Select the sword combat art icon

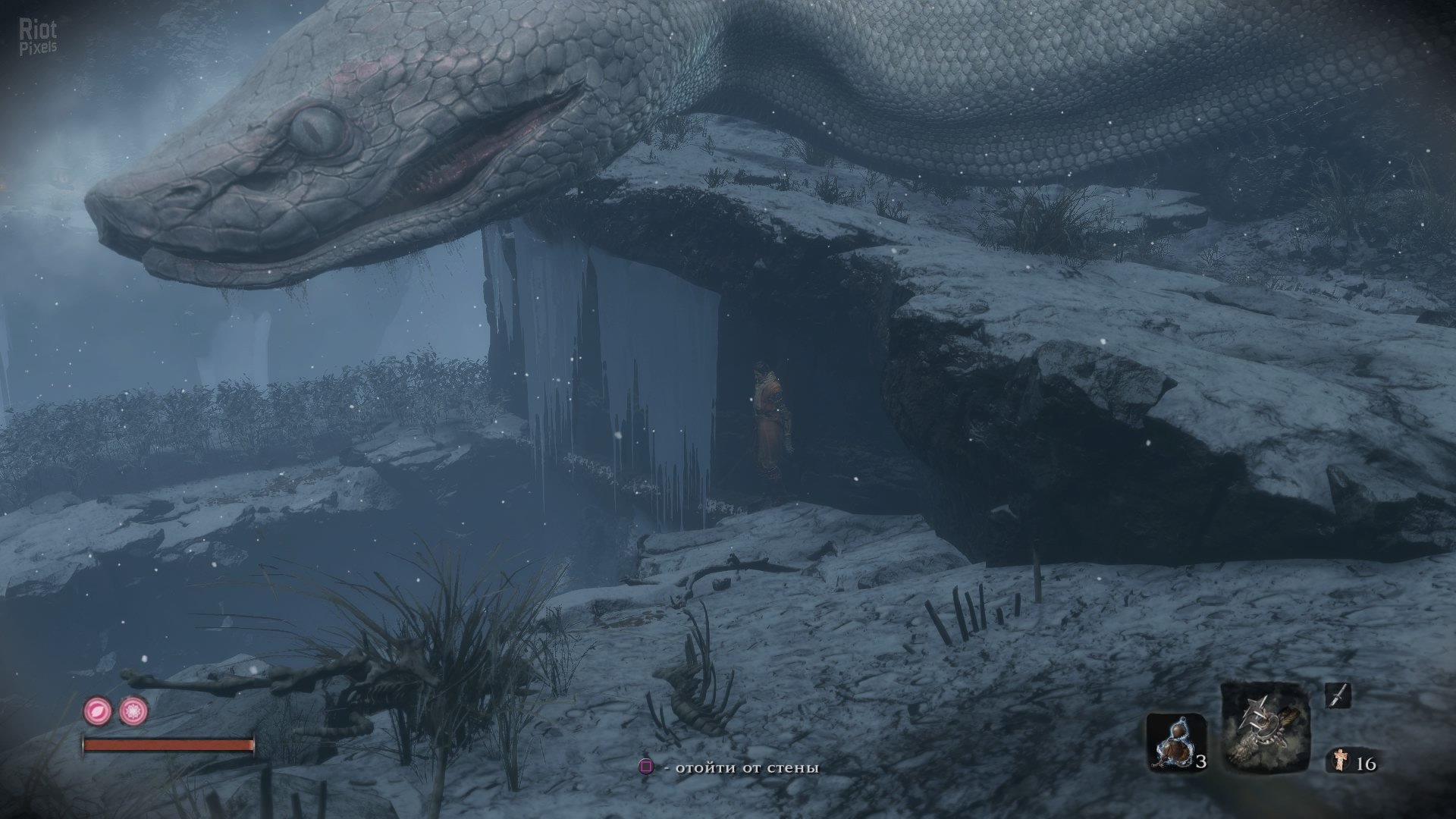(x=1337, y=695)
